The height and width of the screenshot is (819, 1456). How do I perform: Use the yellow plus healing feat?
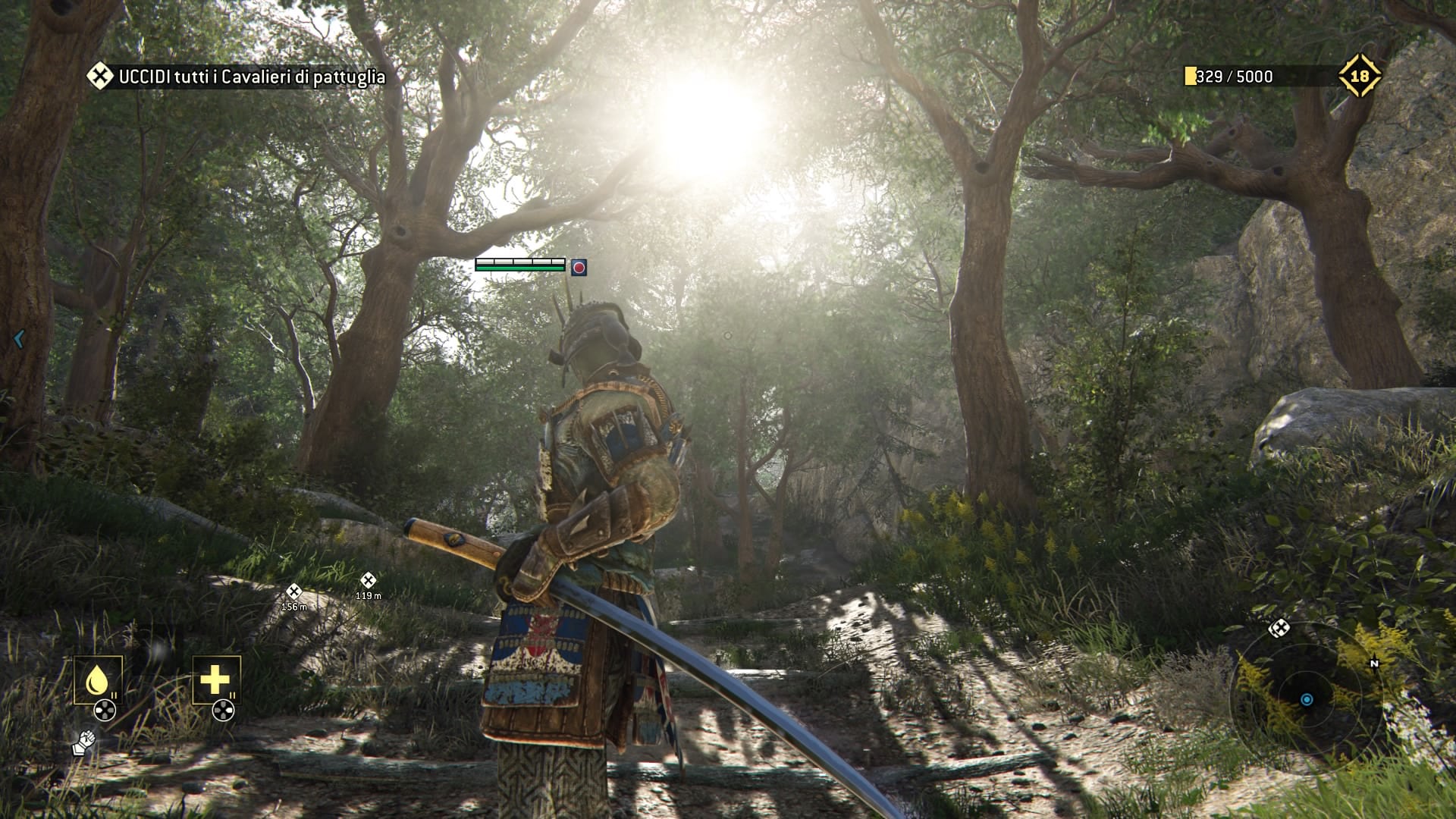[x=215, y=679]
